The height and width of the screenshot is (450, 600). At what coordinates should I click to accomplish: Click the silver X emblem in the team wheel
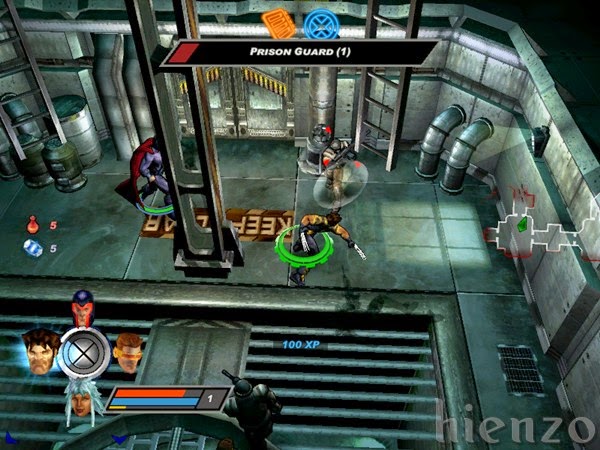tap(81, 351)
